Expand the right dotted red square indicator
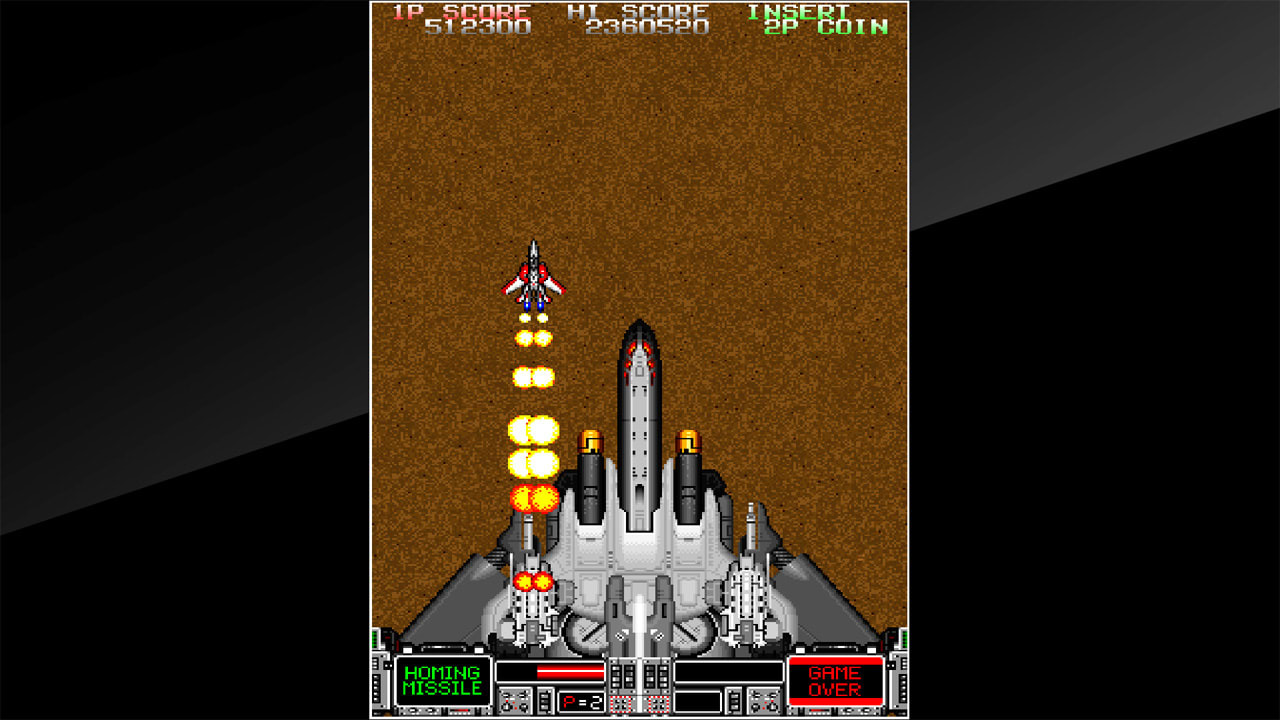Screen dimensions: 1280x720 (657, 703)
